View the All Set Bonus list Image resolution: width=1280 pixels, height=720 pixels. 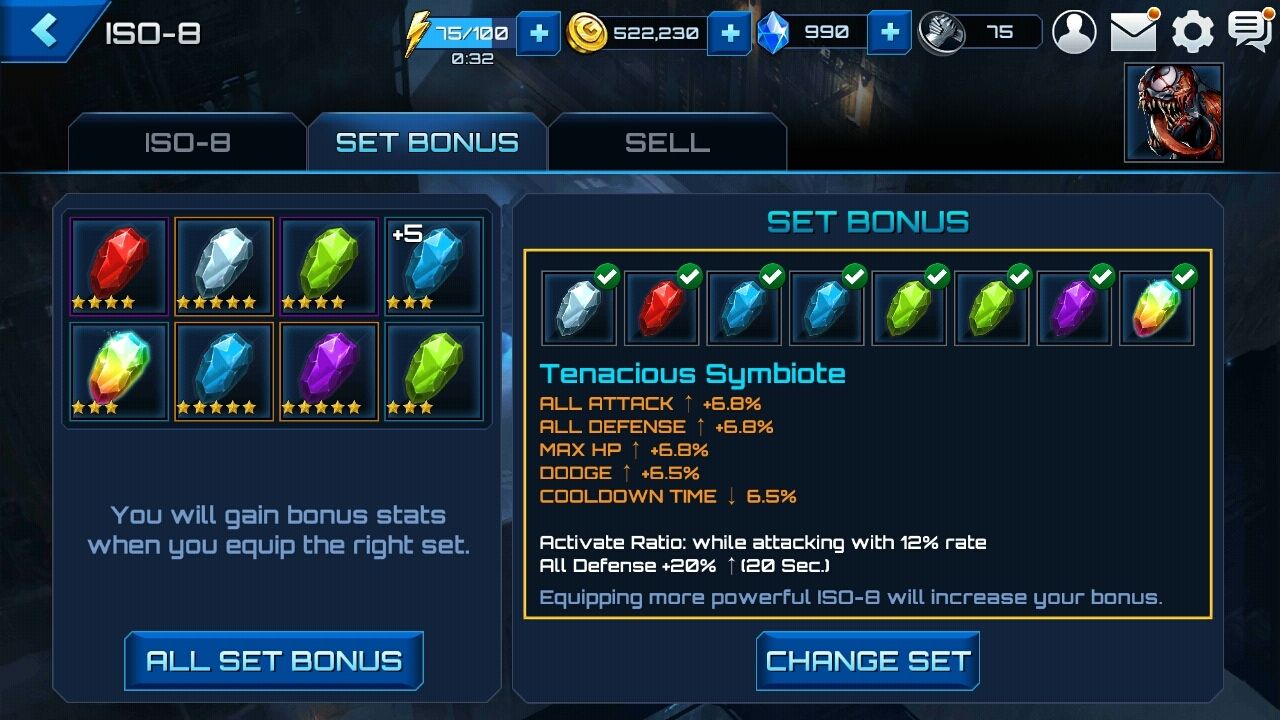(x=274, y=661)
